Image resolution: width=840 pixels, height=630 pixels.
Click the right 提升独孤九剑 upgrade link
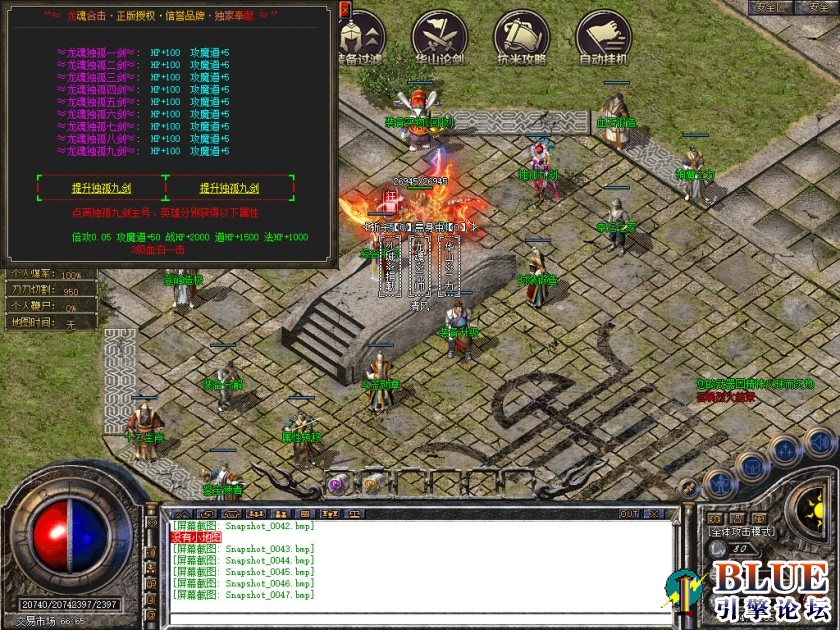[230, 188]
